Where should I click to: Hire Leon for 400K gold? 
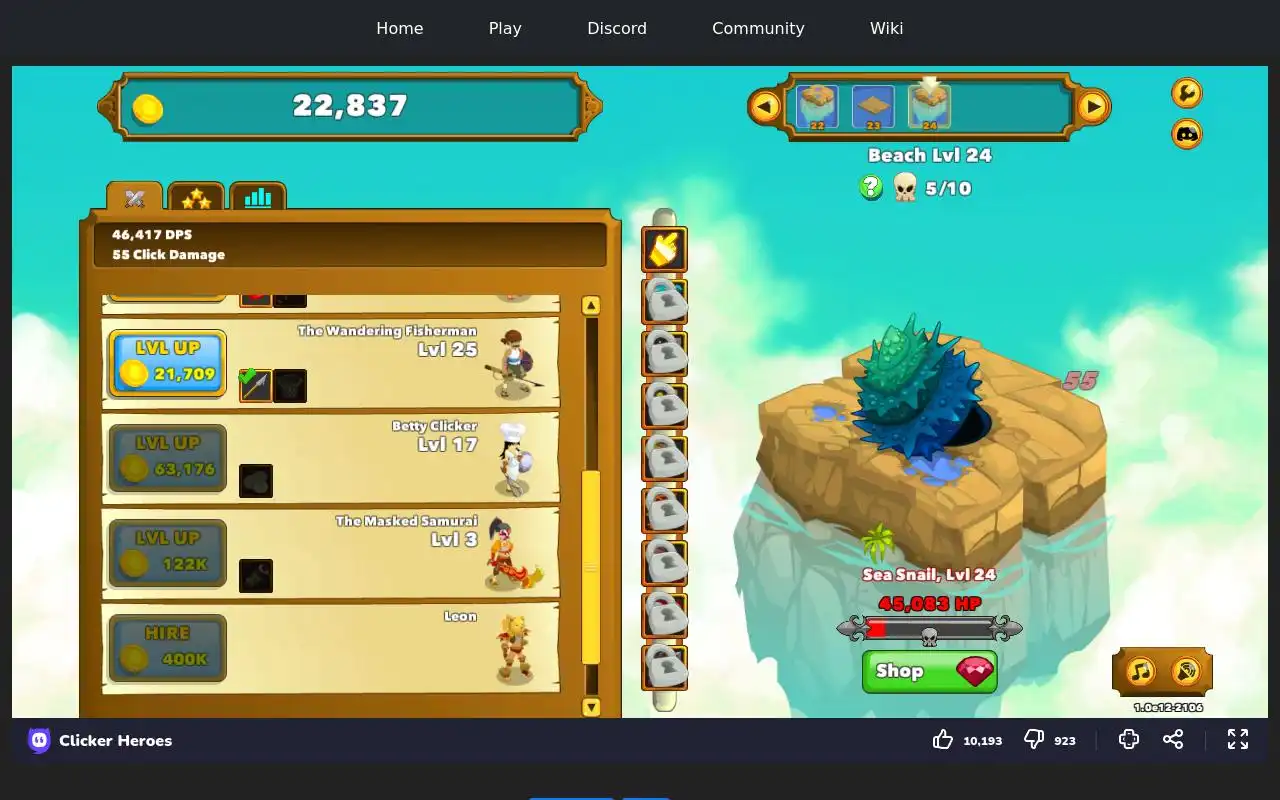point(167,647)
